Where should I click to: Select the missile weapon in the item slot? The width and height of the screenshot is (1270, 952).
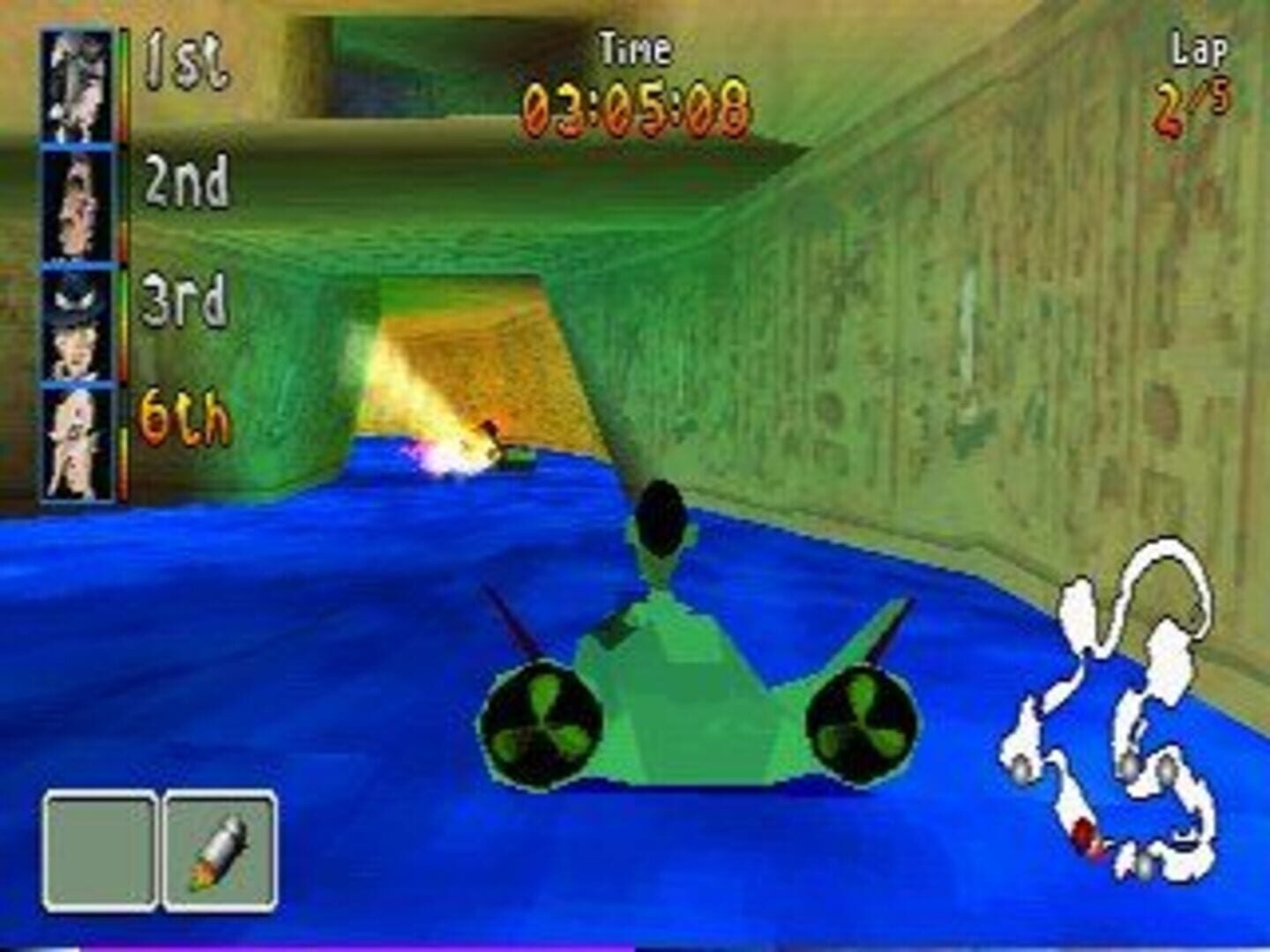(220, 851)
